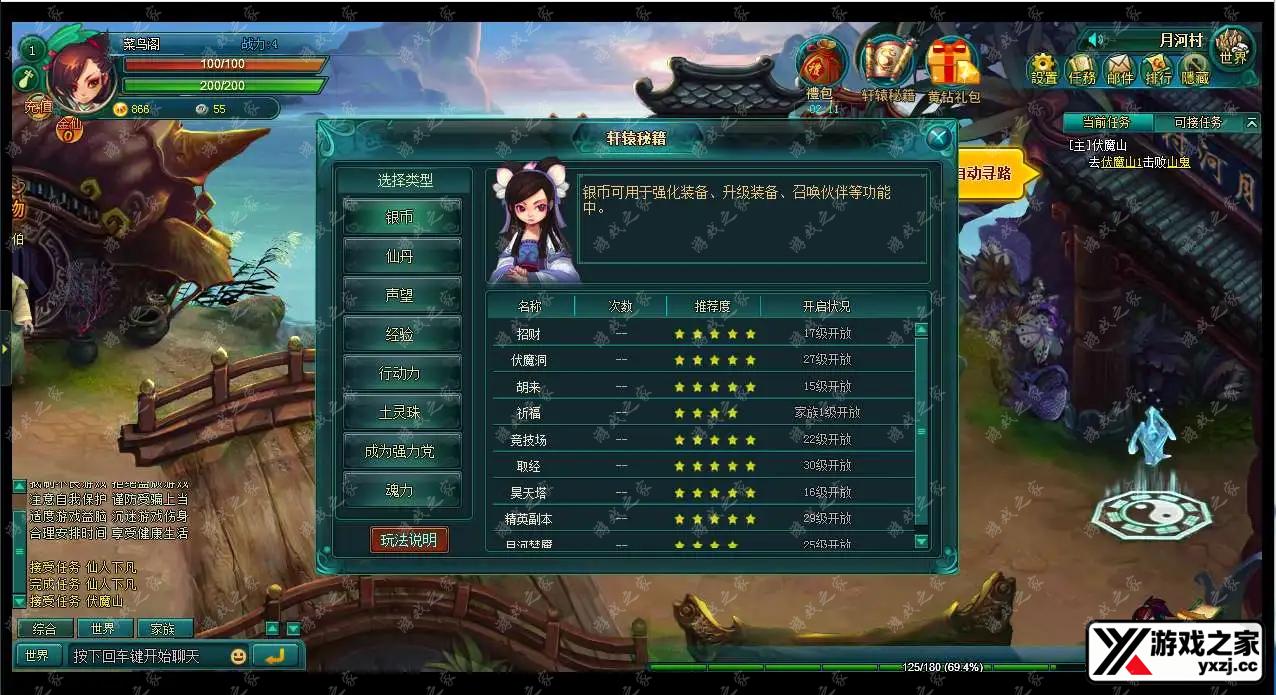Close the 轩辕秘籍 window
The width and height of the screenshot is (1276, 695).
(937, 138)
